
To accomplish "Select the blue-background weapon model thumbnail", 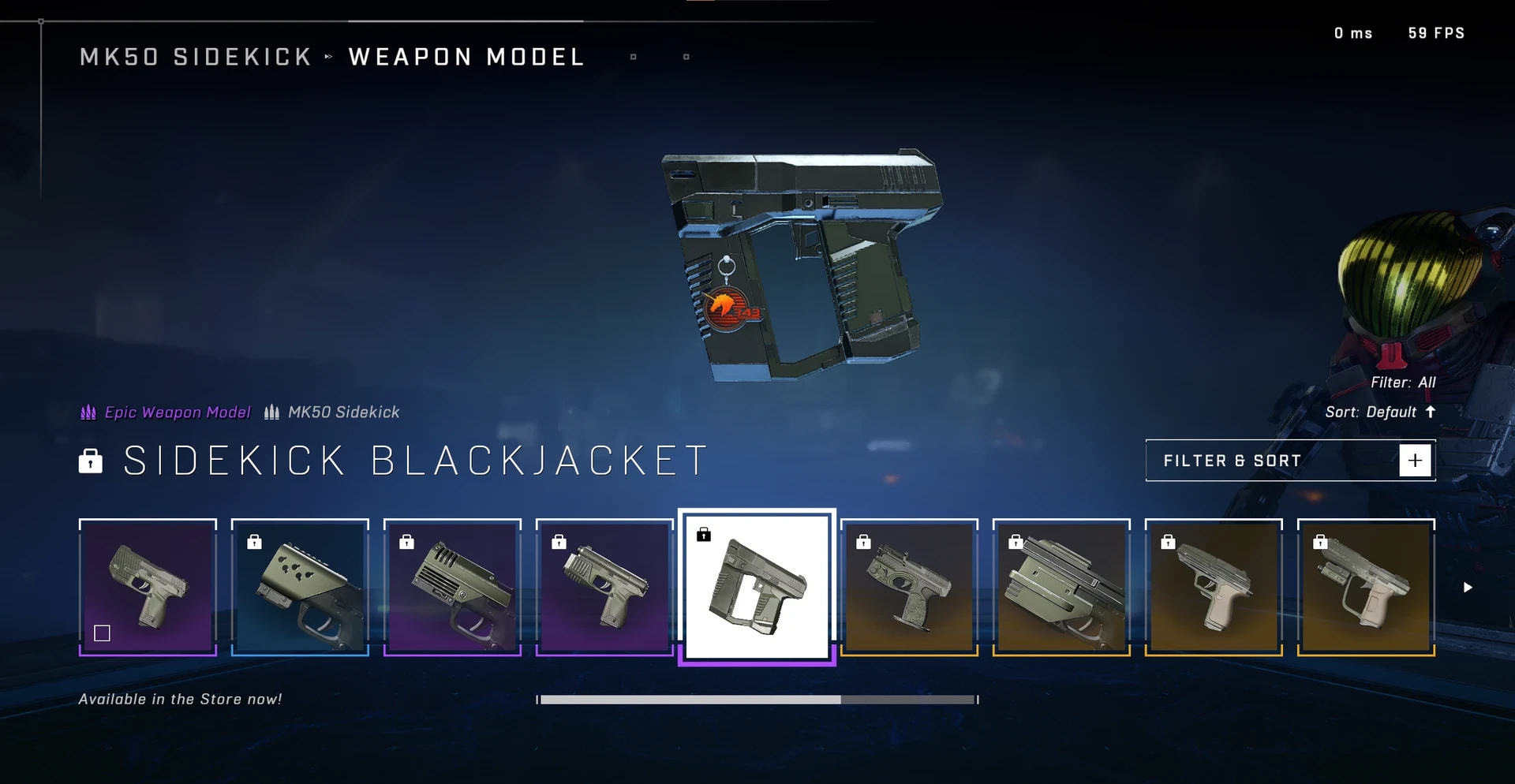I will pos(300,587).
